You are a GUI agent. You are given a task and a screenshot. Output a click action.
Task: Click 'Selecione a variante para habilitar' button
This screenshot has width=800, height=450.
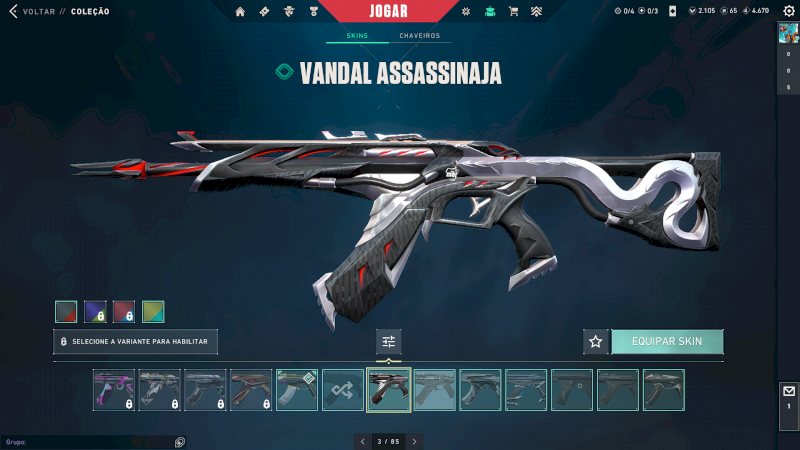pyautogui.click(x=135, y=342)
